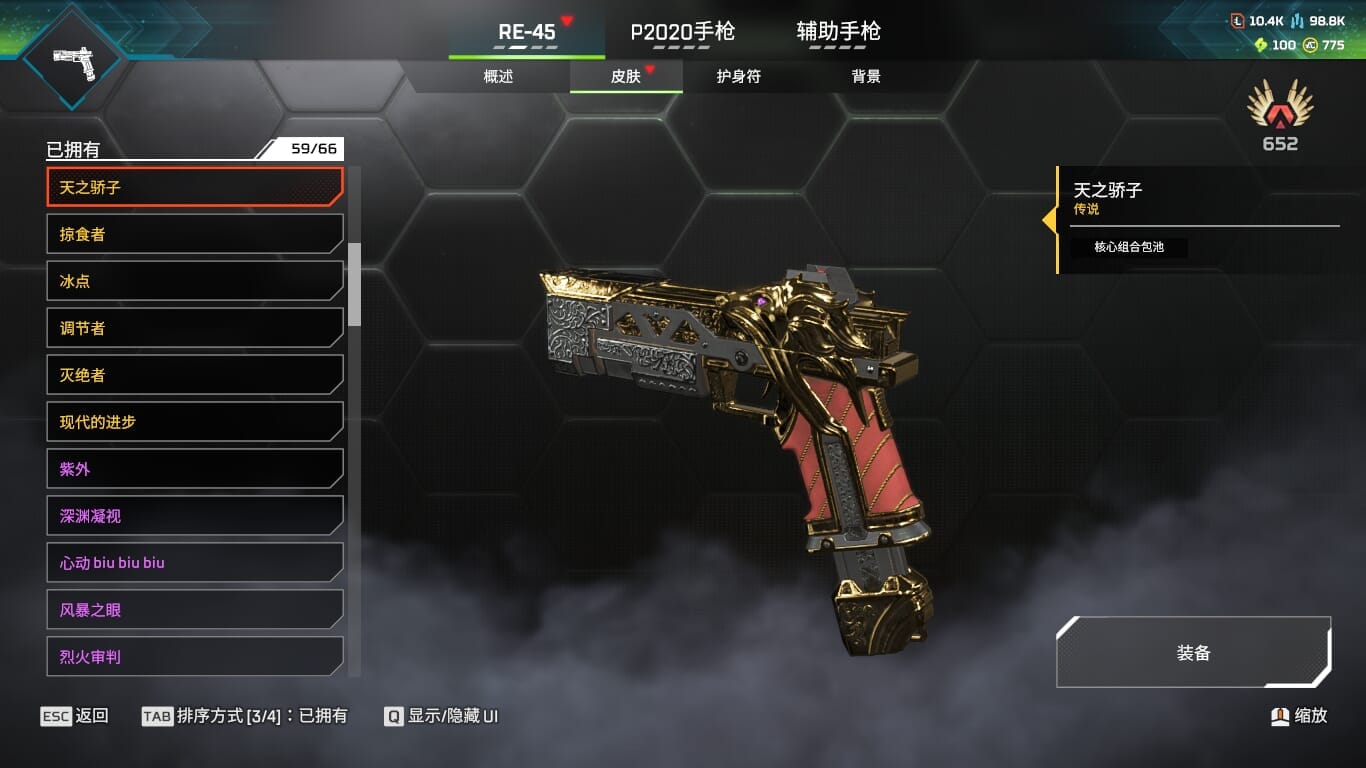Choose the 心动 biu biu biu skin
The image size is (1366, 768).
(195, 563)
